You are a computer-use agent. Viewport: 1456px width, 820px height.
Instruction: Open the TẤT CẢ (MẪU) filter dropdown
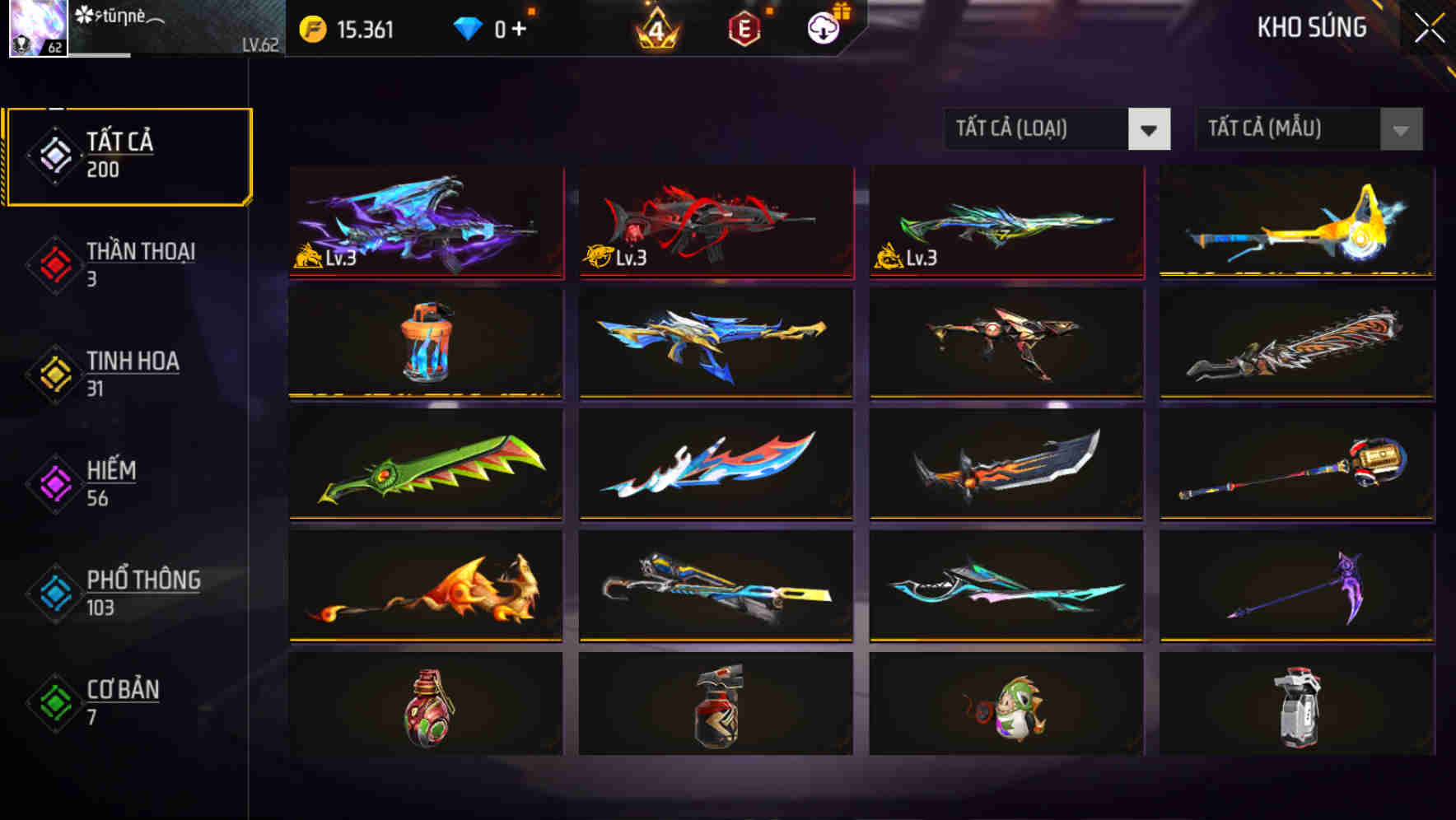click(x=1285, y=129)
